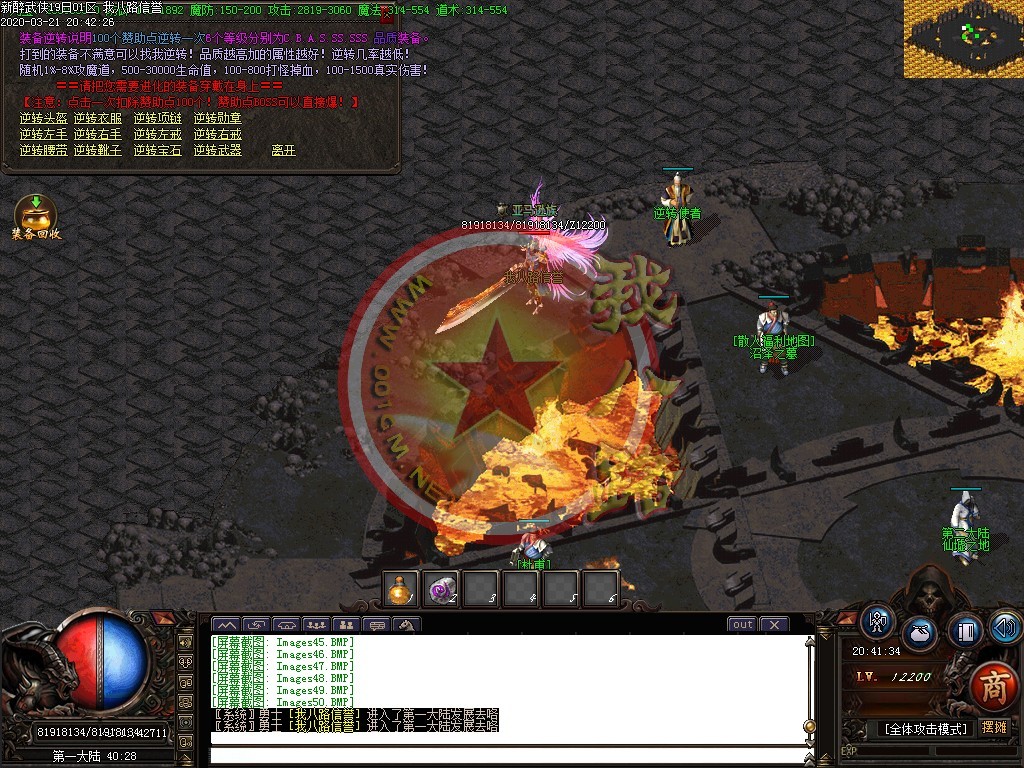
Task: Select the 逆转腰带 option
Action: [x=44, y=150]
